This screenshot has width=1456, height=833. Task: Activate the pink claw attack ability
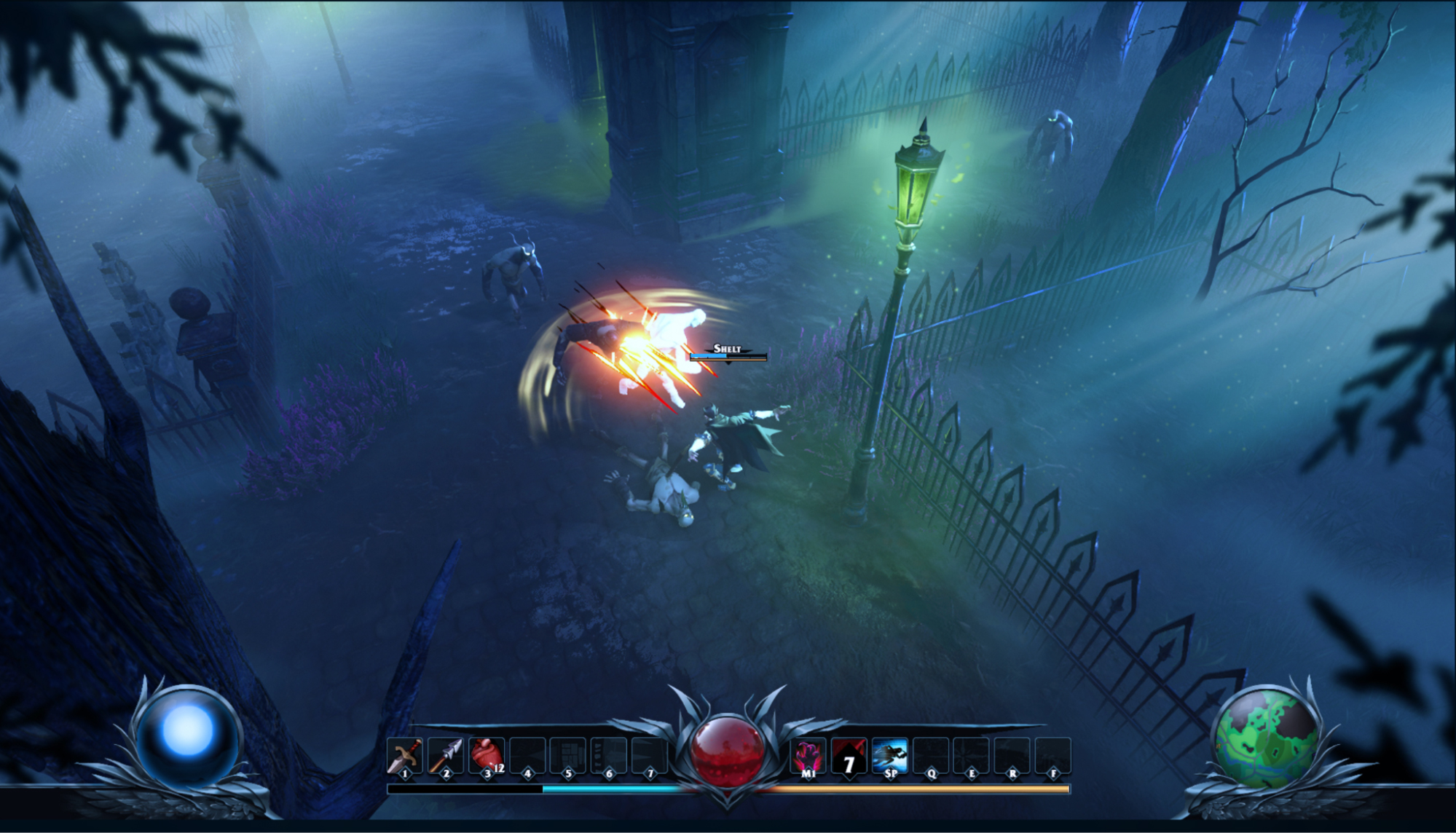click(x=808, y=756)
